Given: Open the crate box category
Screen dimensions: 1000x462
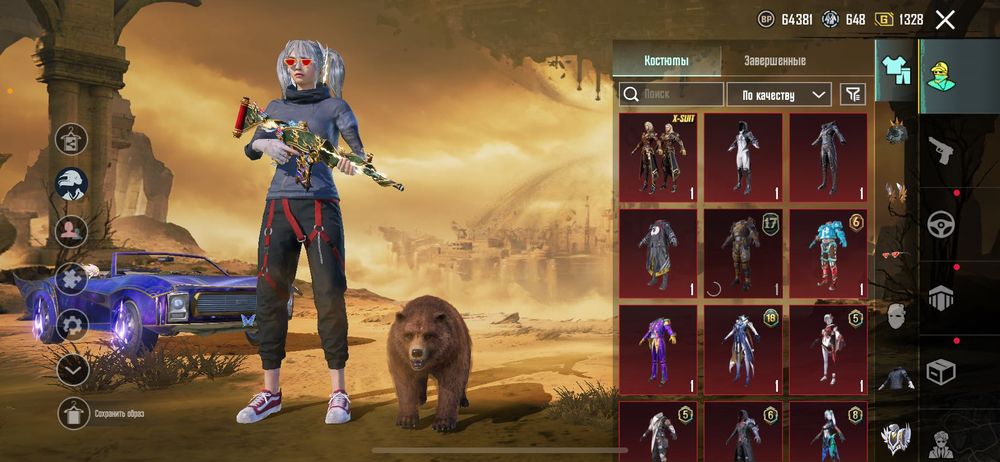Looking at the screenshot, I should coord(941,371).
